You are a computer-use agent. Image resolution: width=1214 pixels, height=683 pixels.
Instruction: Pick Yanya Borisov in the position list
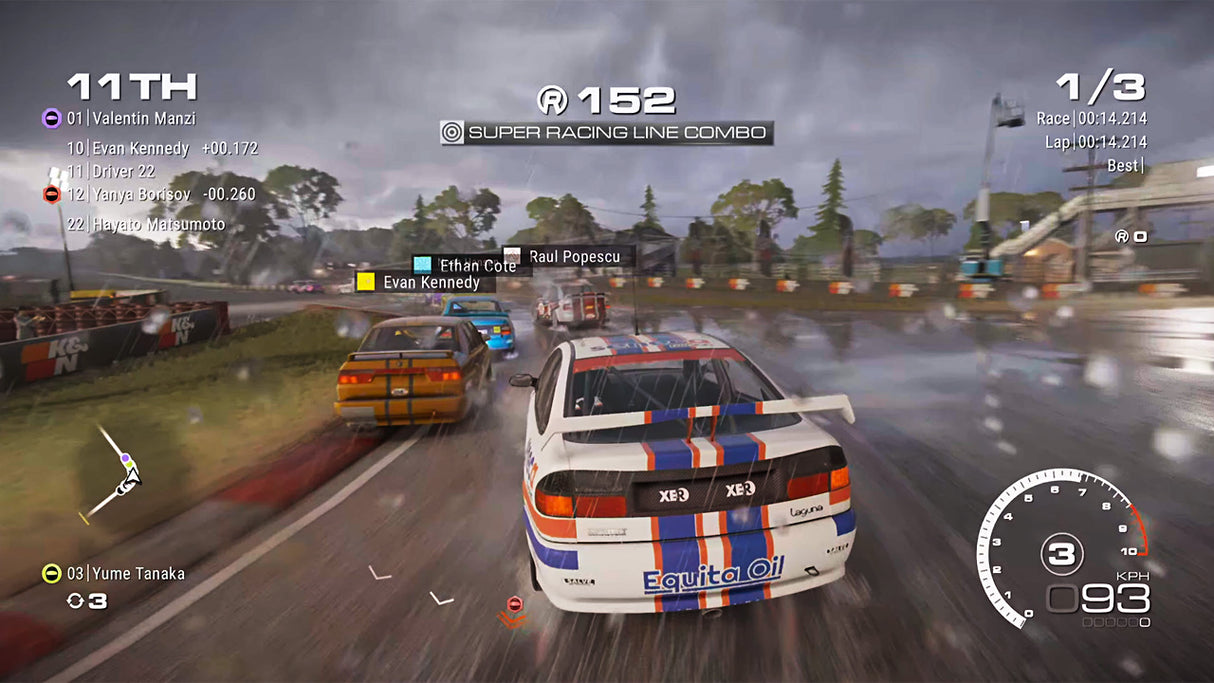(160, 194)
